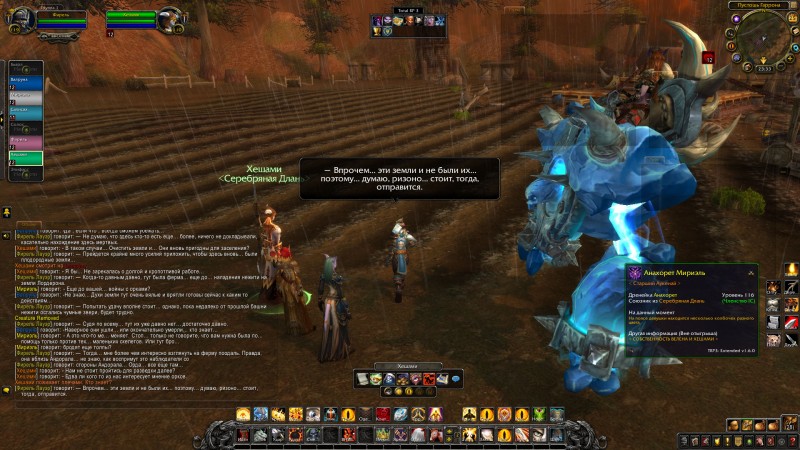Select the white raid member frame

tap(25, 97)
